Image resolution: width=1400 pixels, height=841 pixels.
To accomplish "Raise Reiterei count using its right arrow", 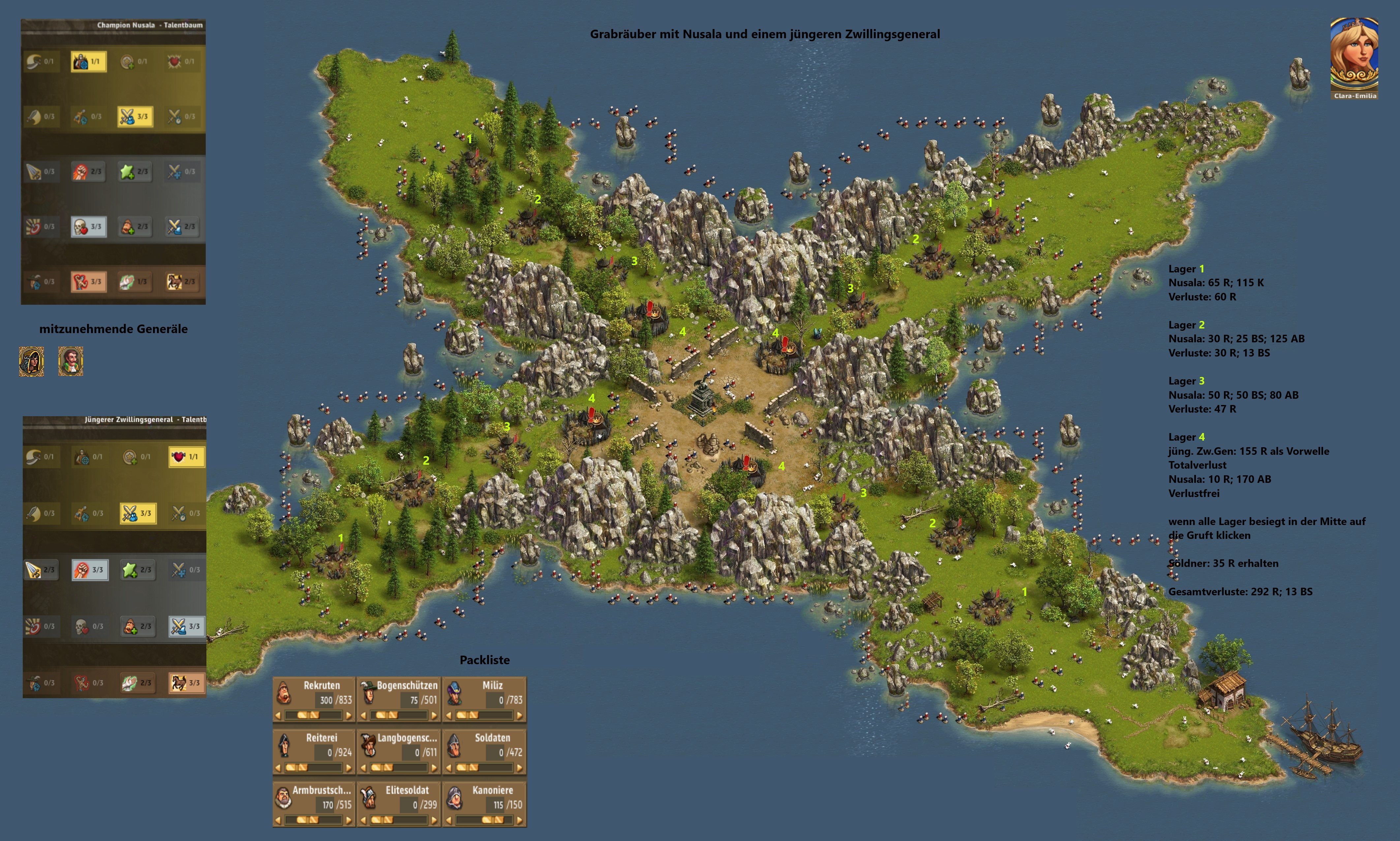I will coord(349,768).
